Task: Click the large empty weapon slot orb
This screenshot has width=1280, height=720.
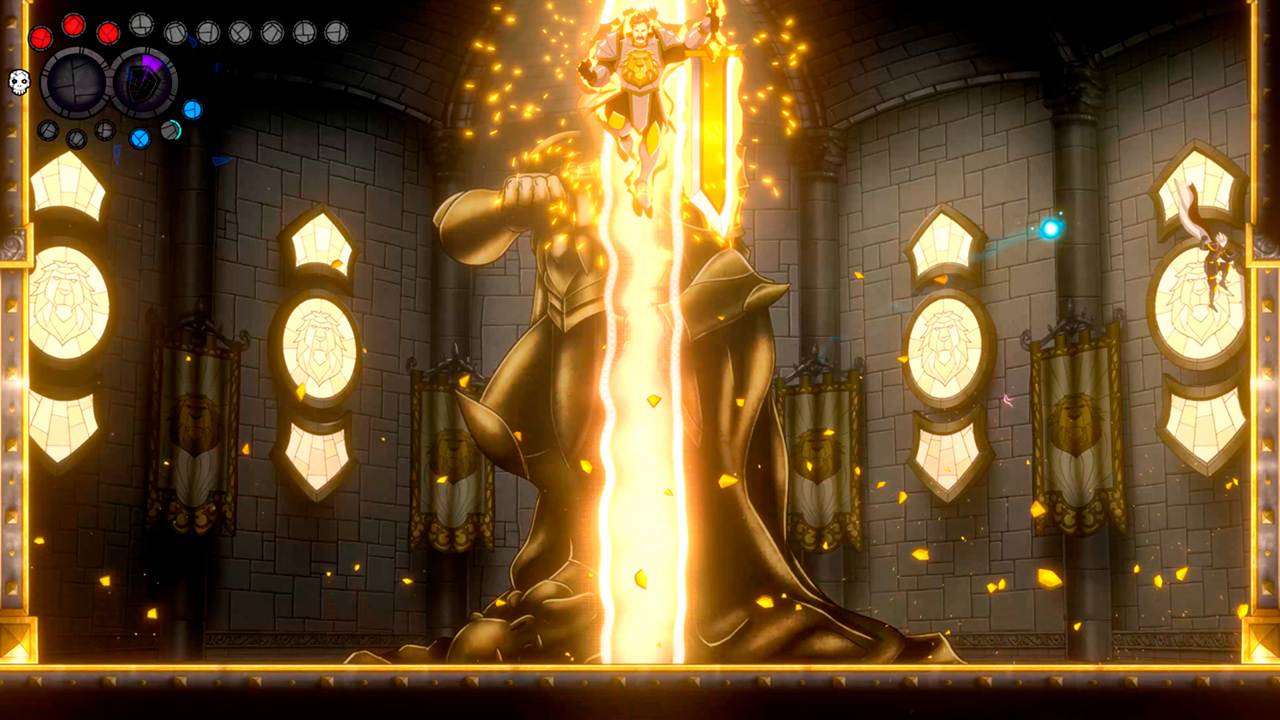Action: pos(75,81)
